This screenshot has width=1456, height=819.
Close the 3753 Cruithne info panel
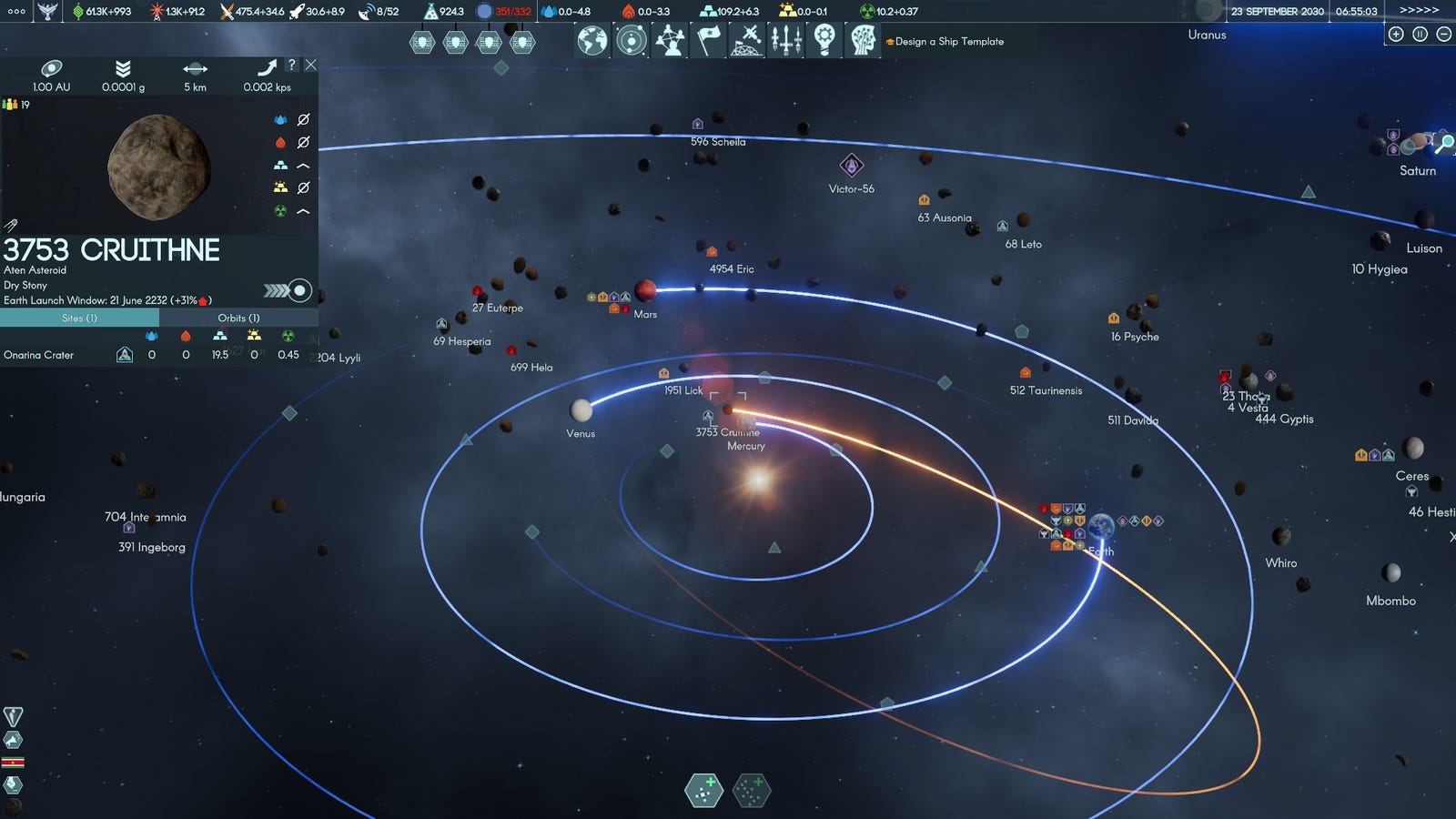pos(310,65)
